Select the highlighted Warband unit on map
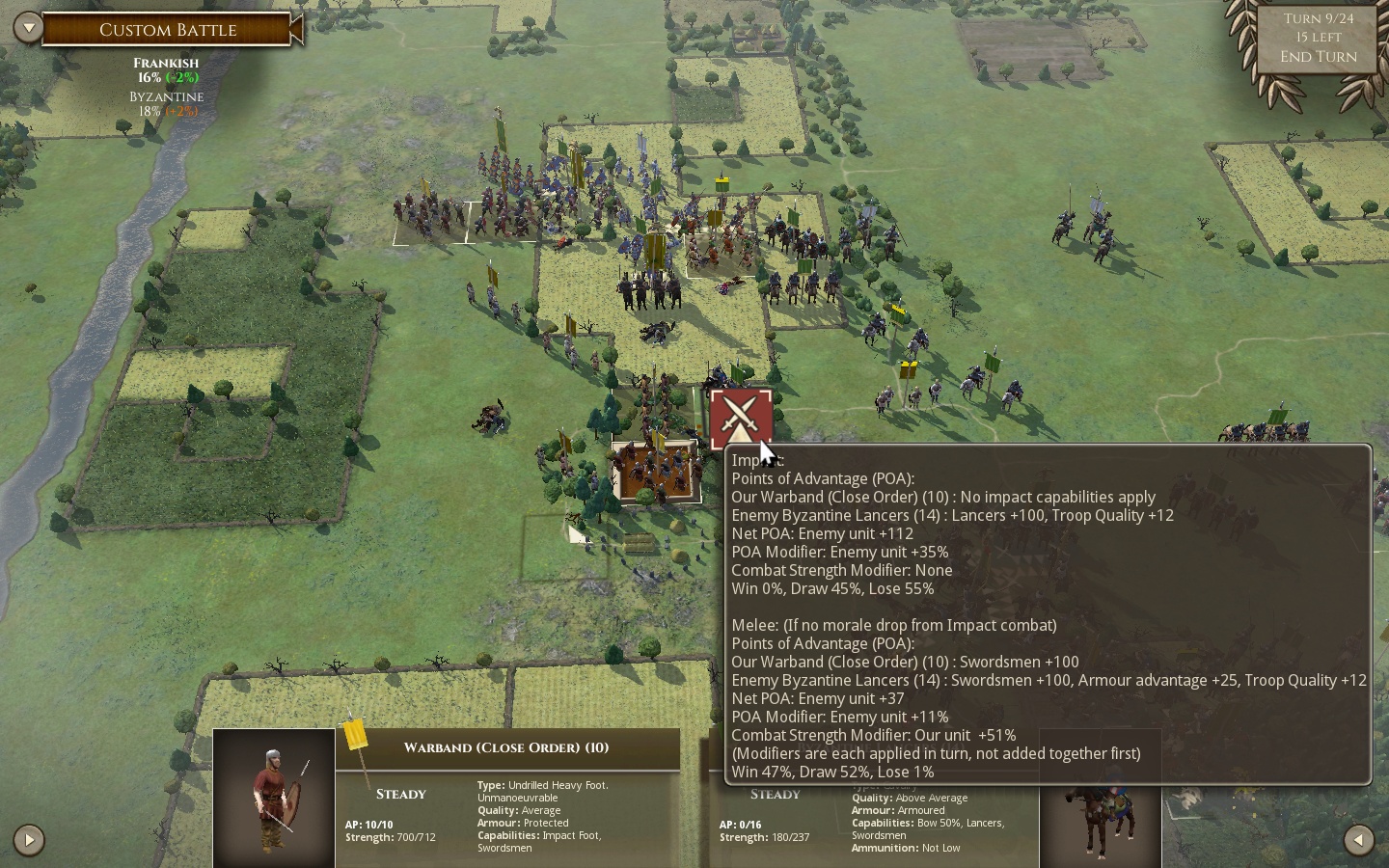This screenshot has width=1389, height=868. 656,472
